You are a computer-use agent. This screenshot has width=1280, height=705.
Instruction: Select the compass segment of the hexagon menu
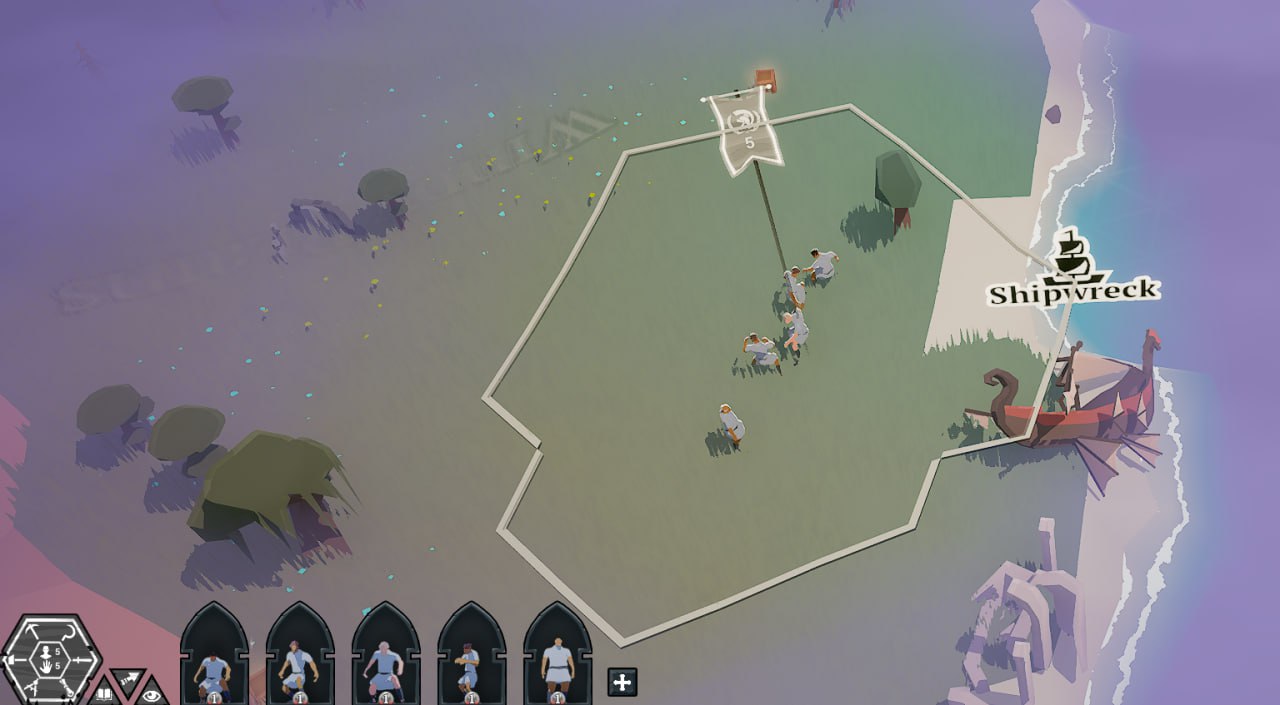coord(32,688)
